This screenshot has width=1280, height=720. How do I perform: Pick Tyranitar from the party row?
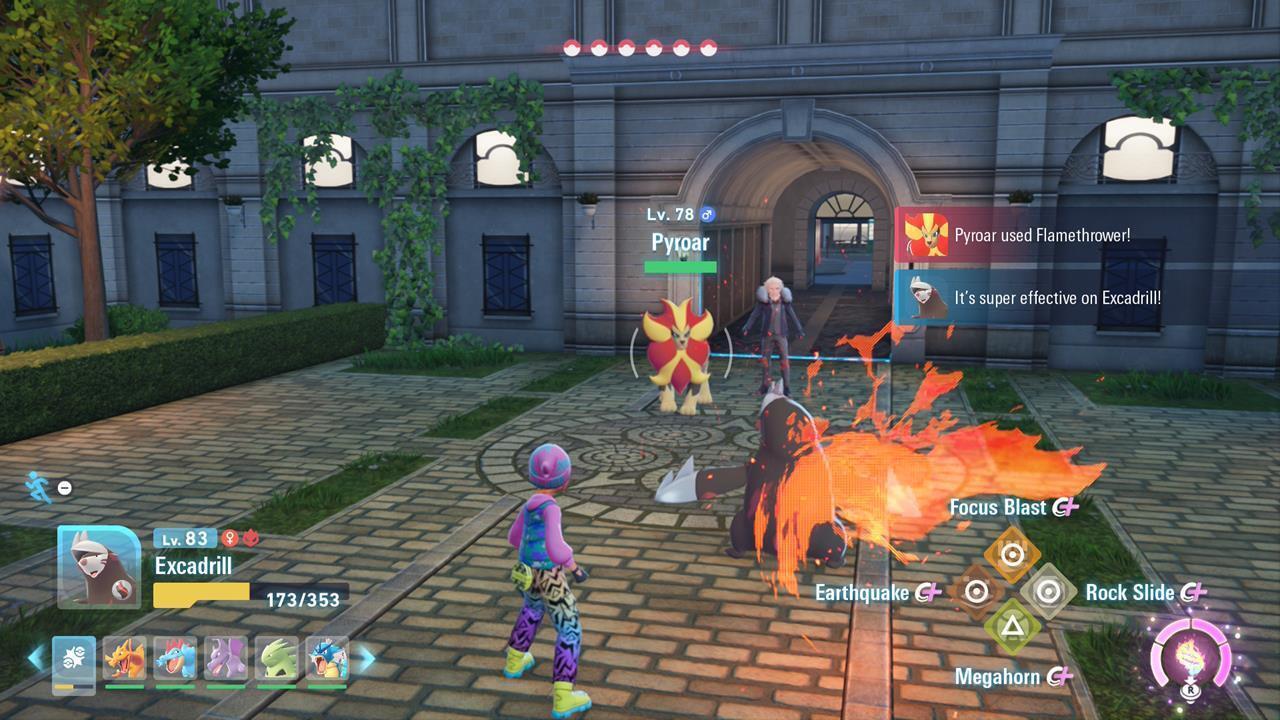click(x=277, y=659)
